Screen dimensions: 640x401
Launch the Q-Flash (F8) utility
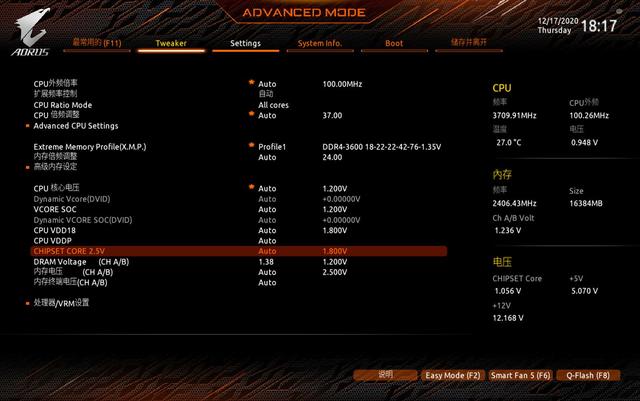[x=587, y=375]
